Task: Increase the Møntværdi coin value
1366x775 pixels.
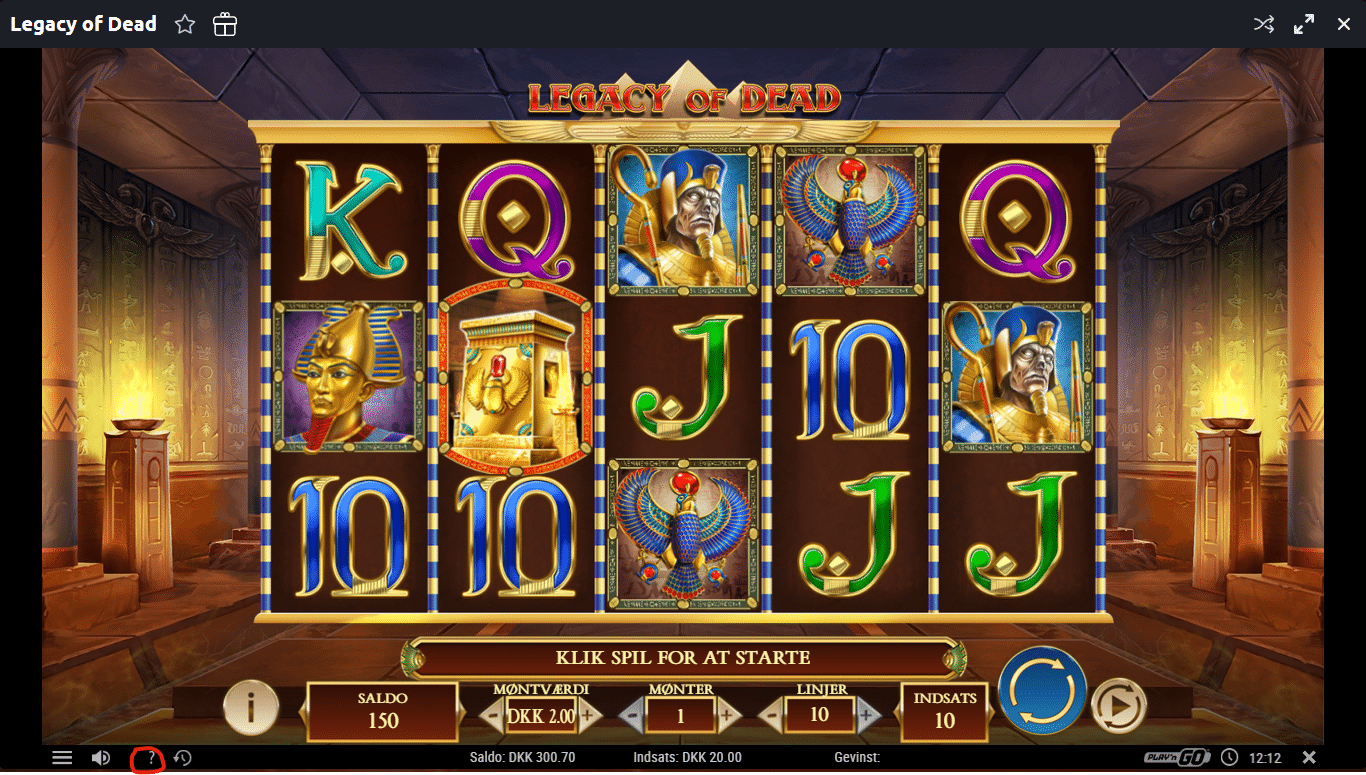Action: [588, 715]
